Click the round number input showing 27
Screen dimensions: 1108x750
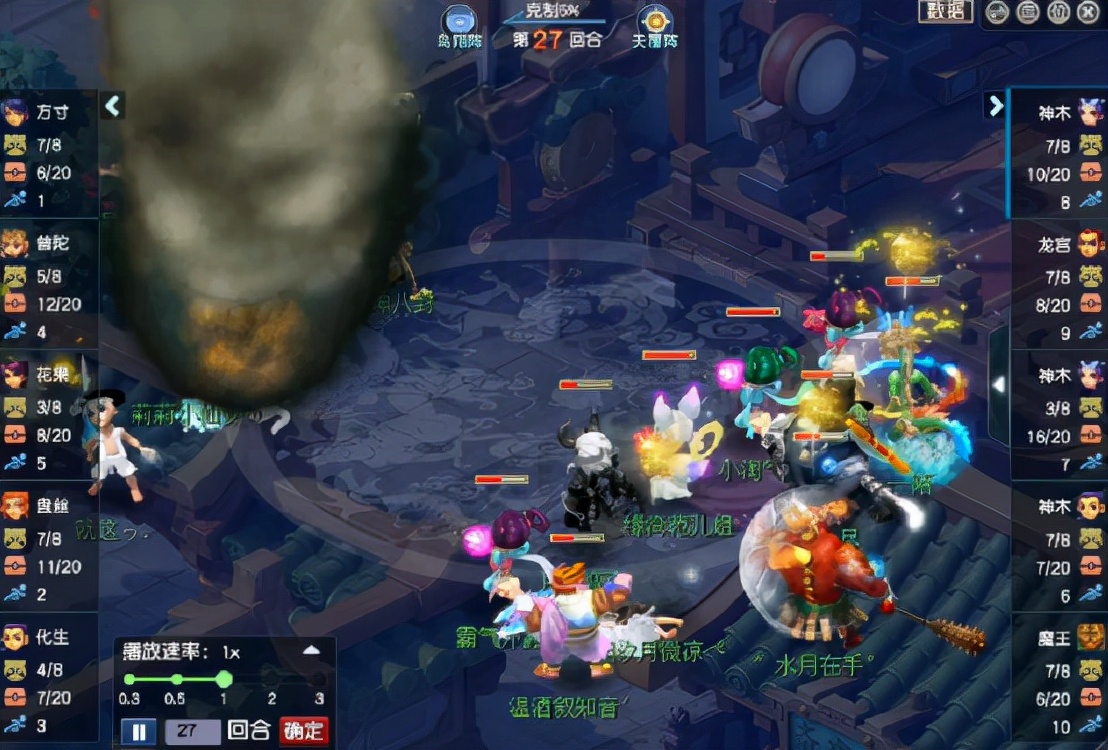(191, 731)
